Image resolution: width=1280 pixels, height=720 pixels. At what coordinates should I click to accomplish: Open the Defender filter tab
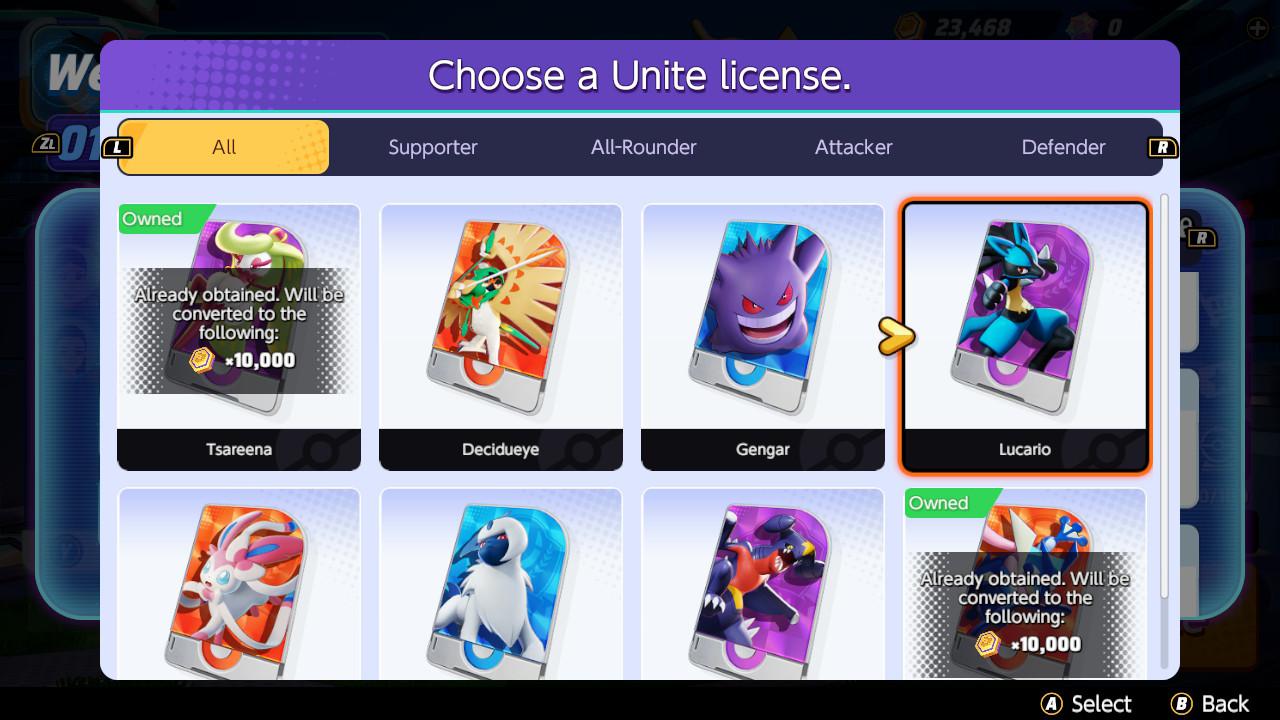(1063, 147)
